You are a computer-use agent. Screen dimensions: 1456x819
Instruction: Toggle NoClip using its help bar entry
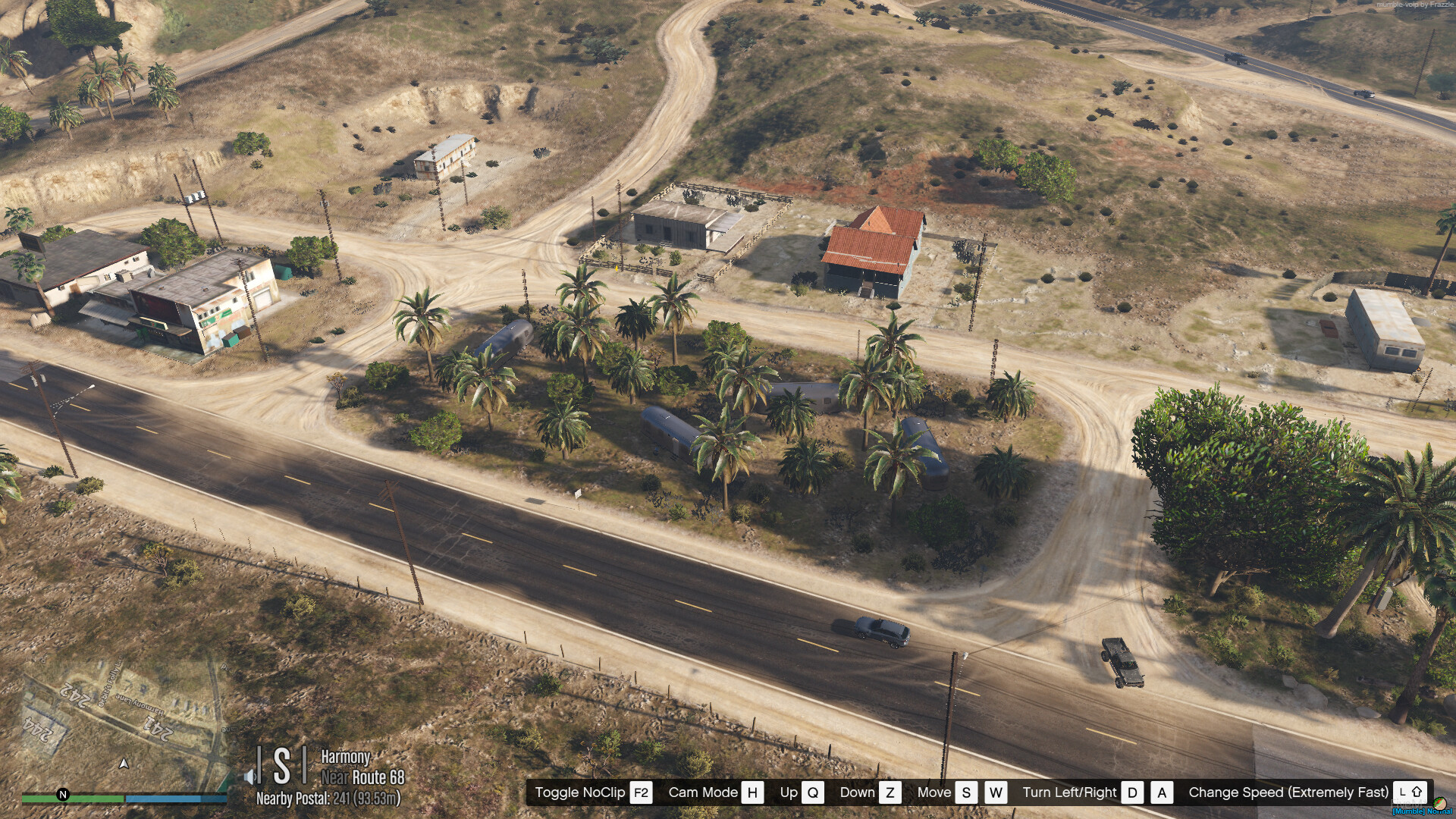(x=582, y=792)
